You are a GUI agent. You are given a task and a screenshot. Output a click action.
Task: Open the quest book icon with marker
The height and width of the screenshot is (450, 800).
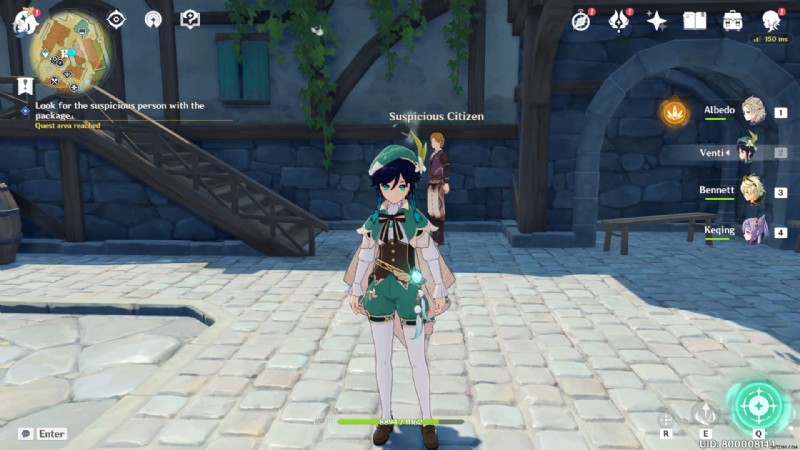coord(190,19)
